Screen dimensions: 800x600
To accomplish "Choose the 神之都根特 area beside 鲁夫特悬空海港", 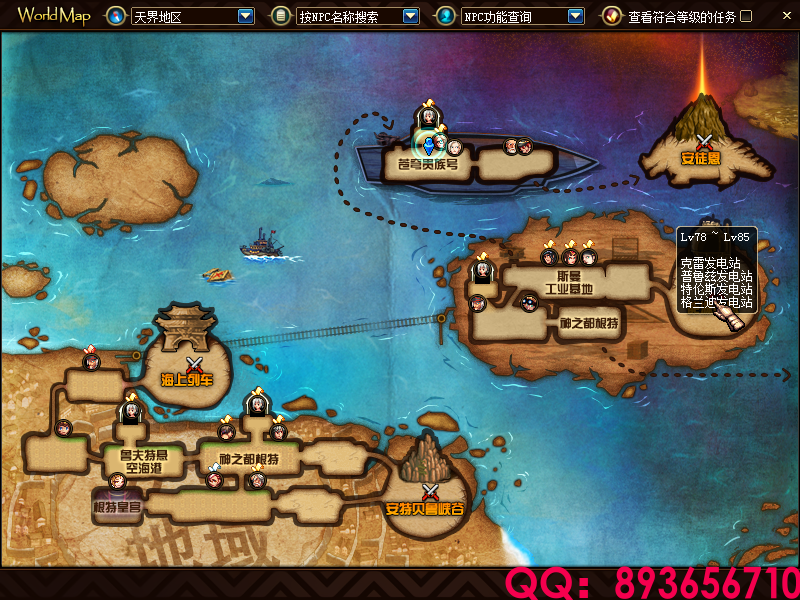I will click(x=248, y=460).
